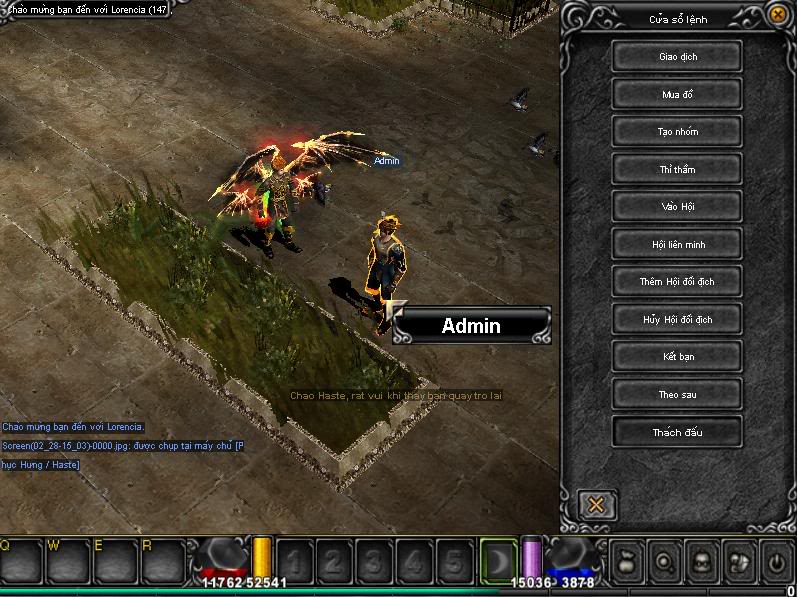The width and height of the screenshot is (798, 597).
Task: Choose the Mua đồ command
Action: [x=677, y=95]
